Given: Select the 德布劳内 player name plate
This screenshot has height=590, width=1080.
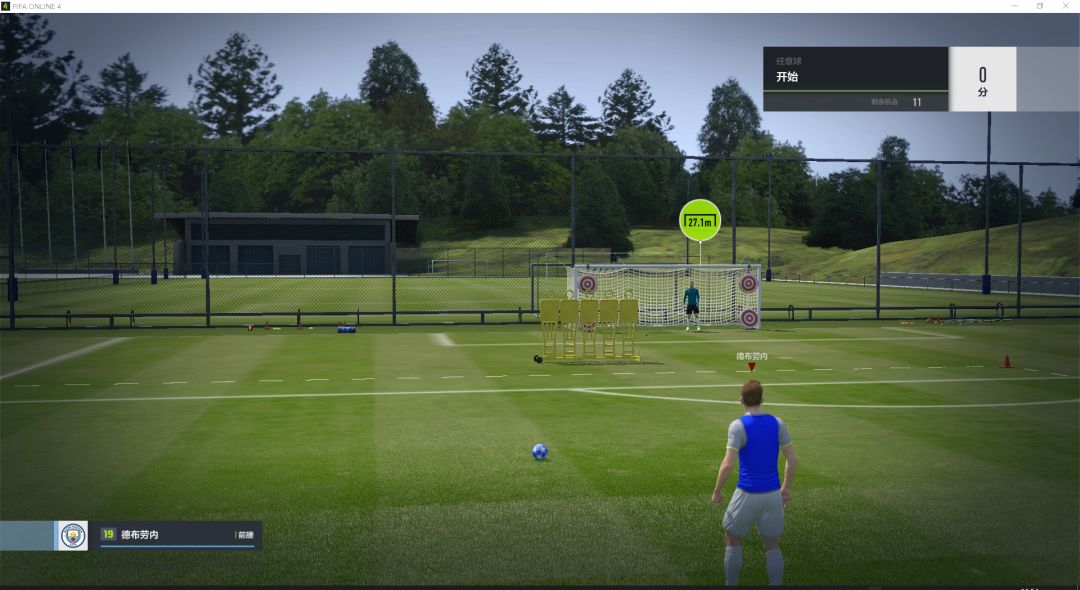Looking at the screenshot, I should (x=178, y=535).
